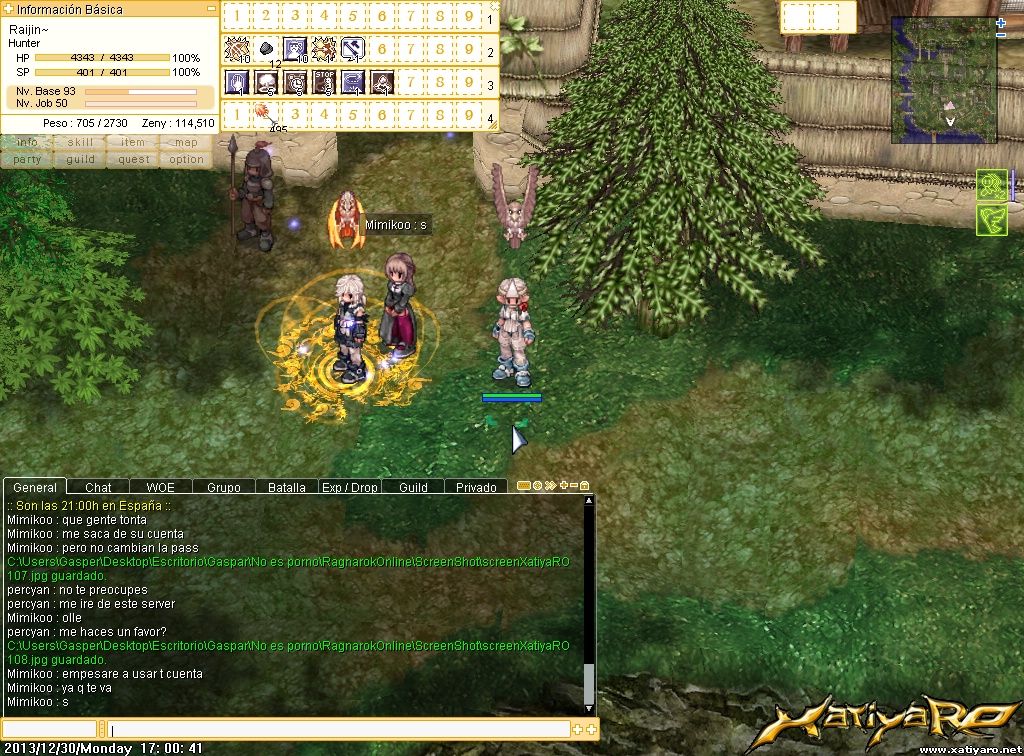Open the info menu button

27,143
